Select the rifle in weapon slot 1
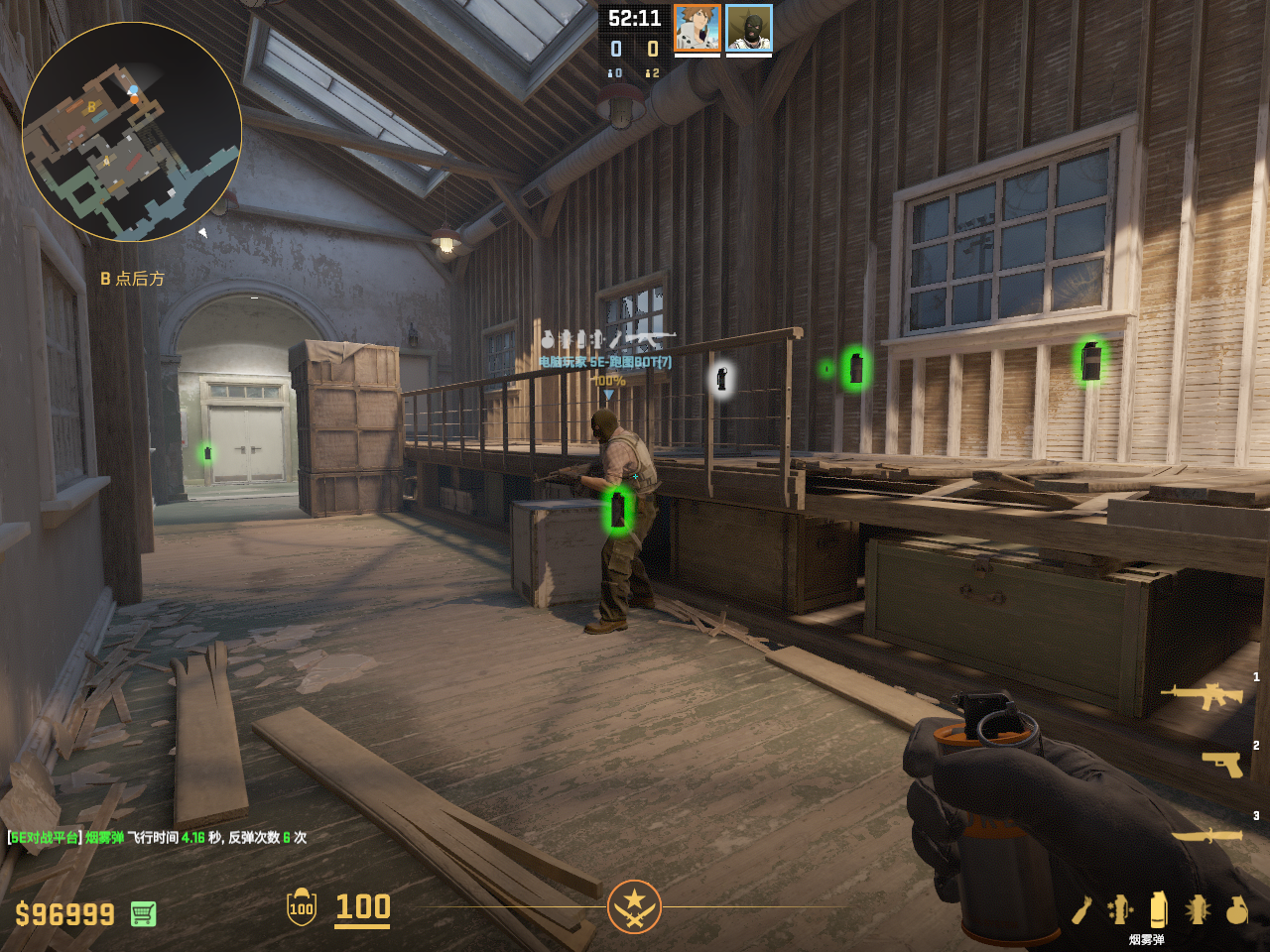 pyautogui.click(x=1202, y=695)
